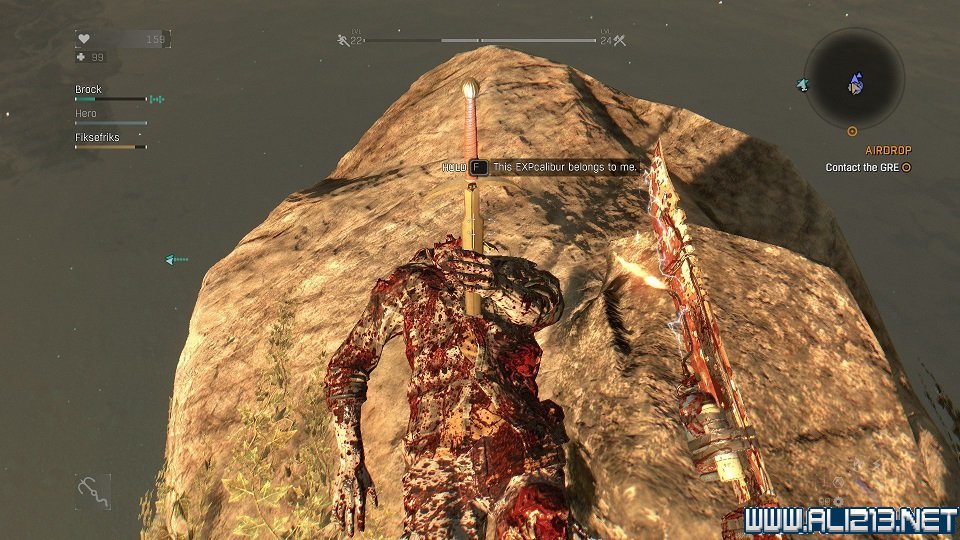The image size is (960, 540).
Task: Click the power level crossed-tools icon
Action: 619,40
